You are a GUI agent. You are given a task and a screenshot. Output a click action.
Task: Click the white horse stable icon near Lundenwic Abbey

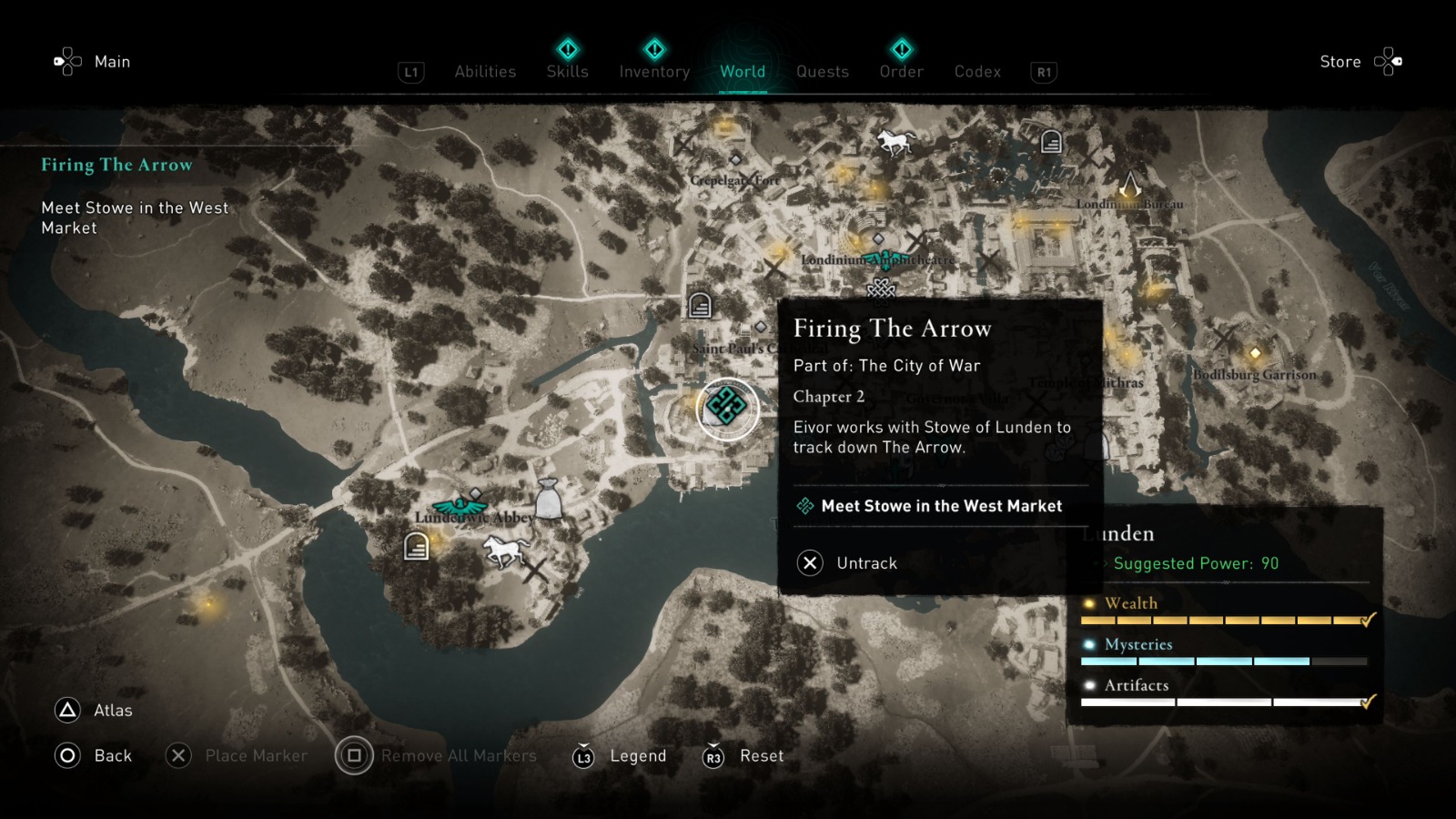pyautogui.click(x=504, y=550)
